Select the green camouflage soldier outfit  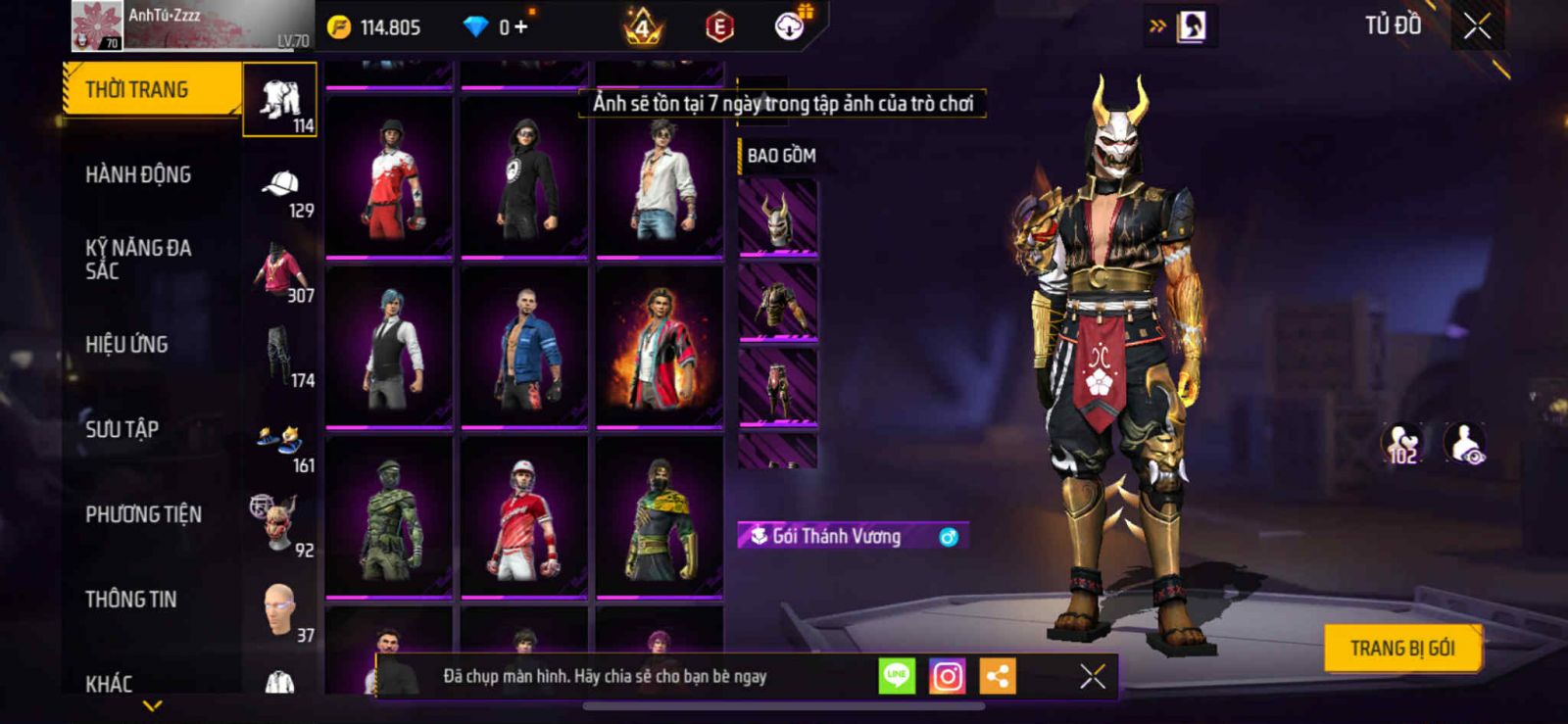click(x=389, y=517)
